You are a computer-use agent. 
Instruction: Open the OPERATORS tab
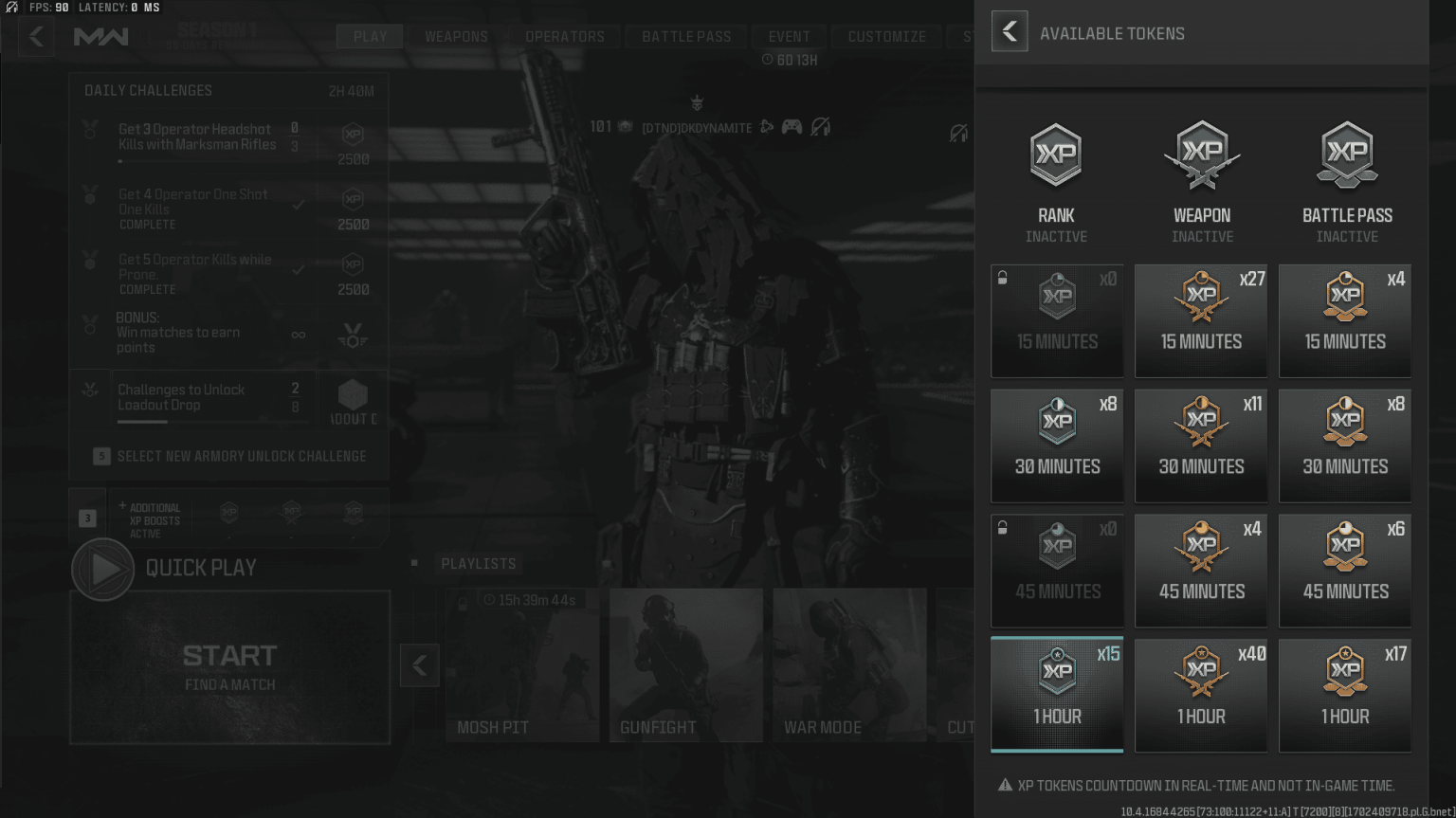pos(566,36)
